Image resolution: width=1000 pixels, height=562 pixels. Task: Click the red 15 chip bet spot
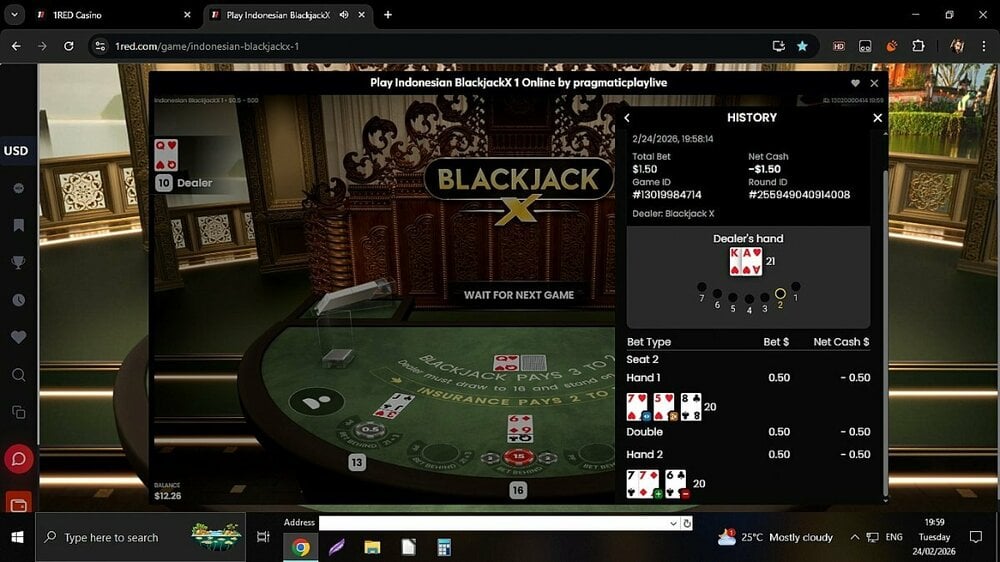(x=518, y=457)
